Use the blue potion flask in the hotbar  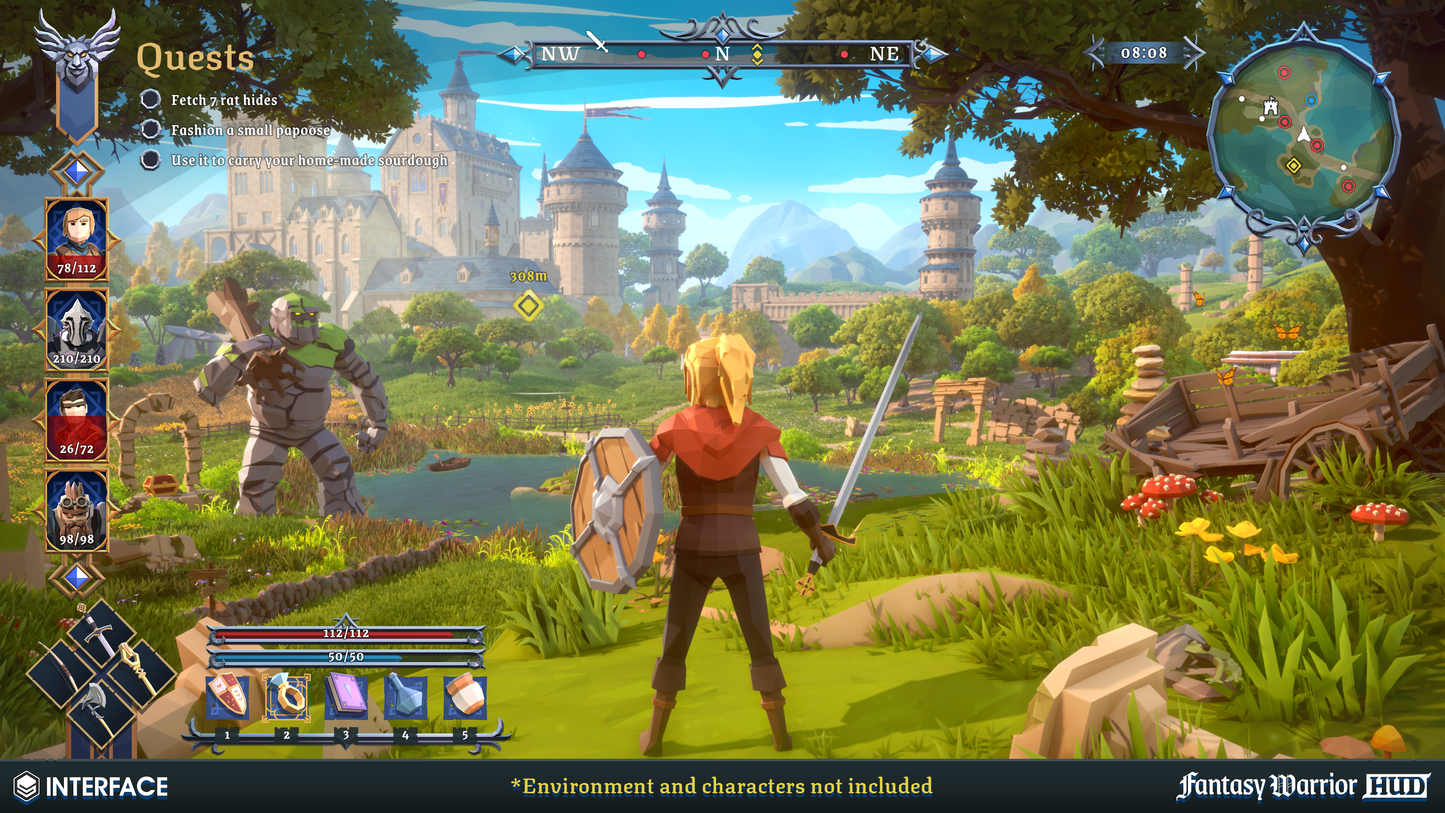click(x=406, y=697)
